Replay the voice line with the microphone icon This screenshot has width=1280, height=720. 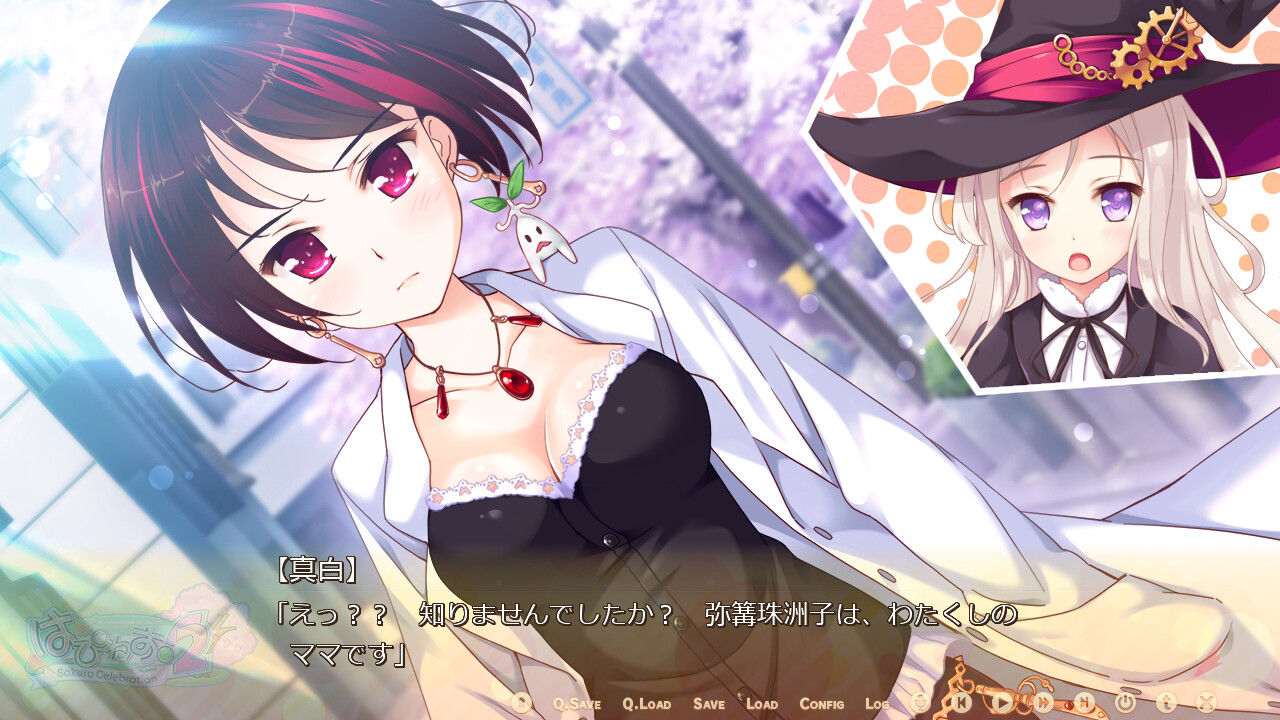click(919, 701)
